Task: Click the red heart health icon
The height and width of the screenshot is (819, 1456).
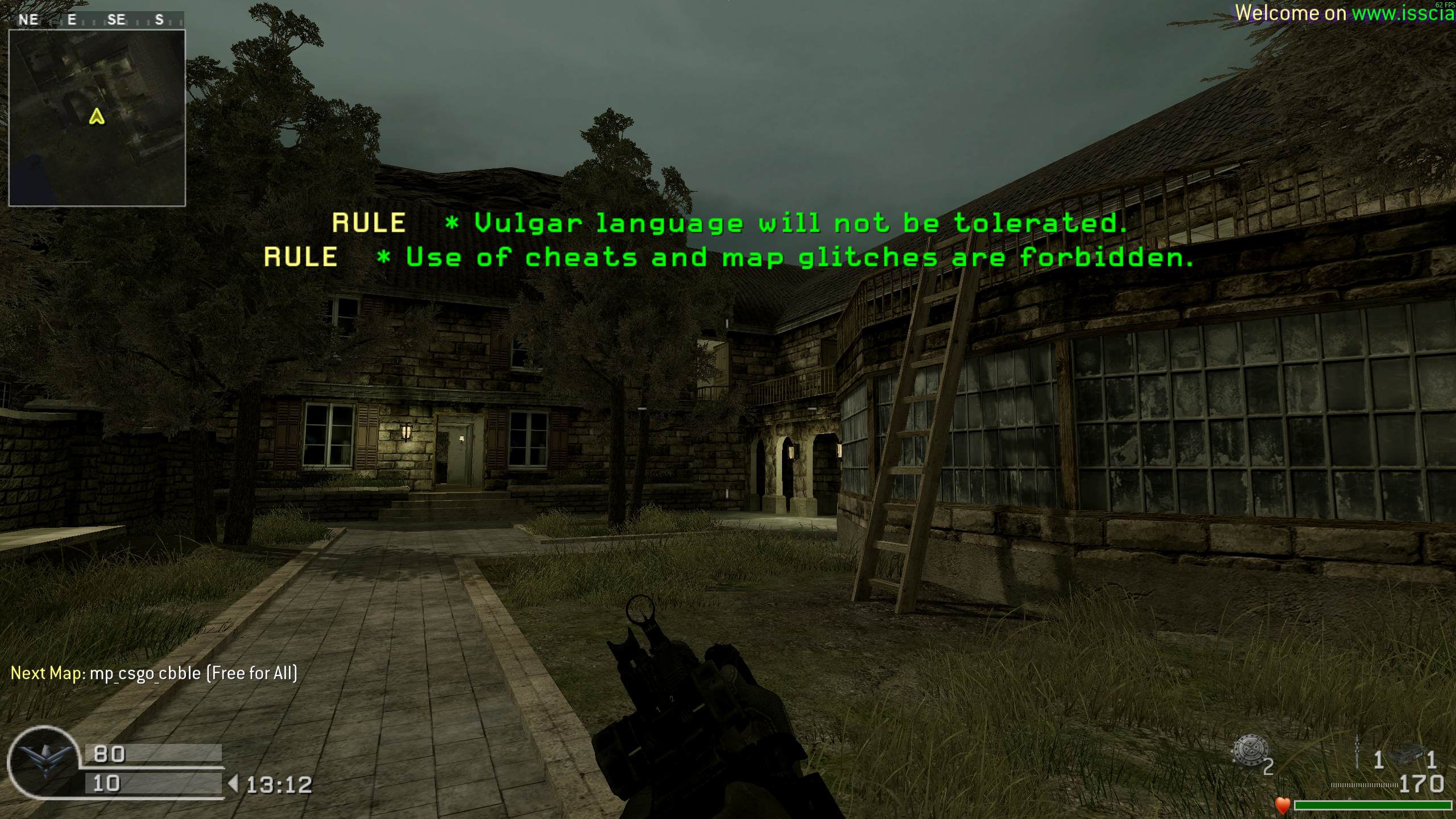Action: click(1282, 805)
